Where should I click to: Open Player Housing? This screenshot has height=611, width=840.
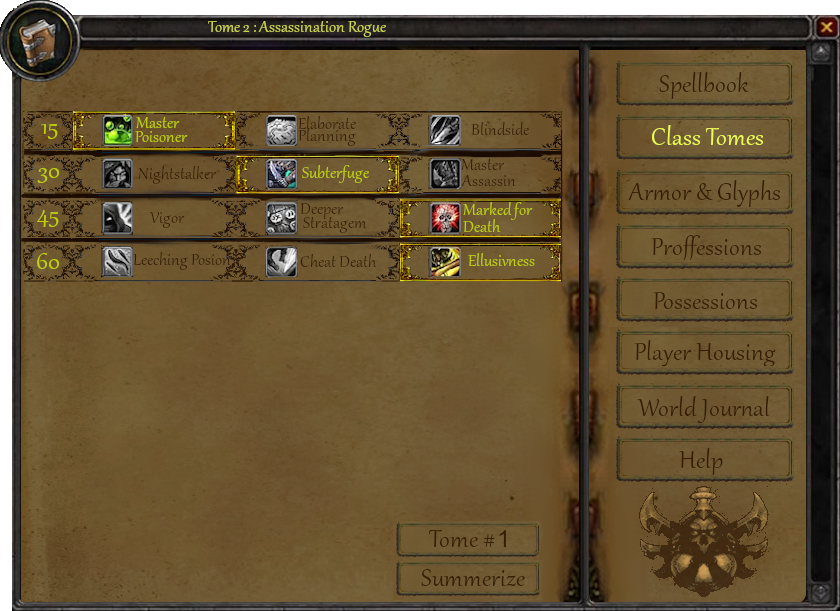(x=704, y=353)
